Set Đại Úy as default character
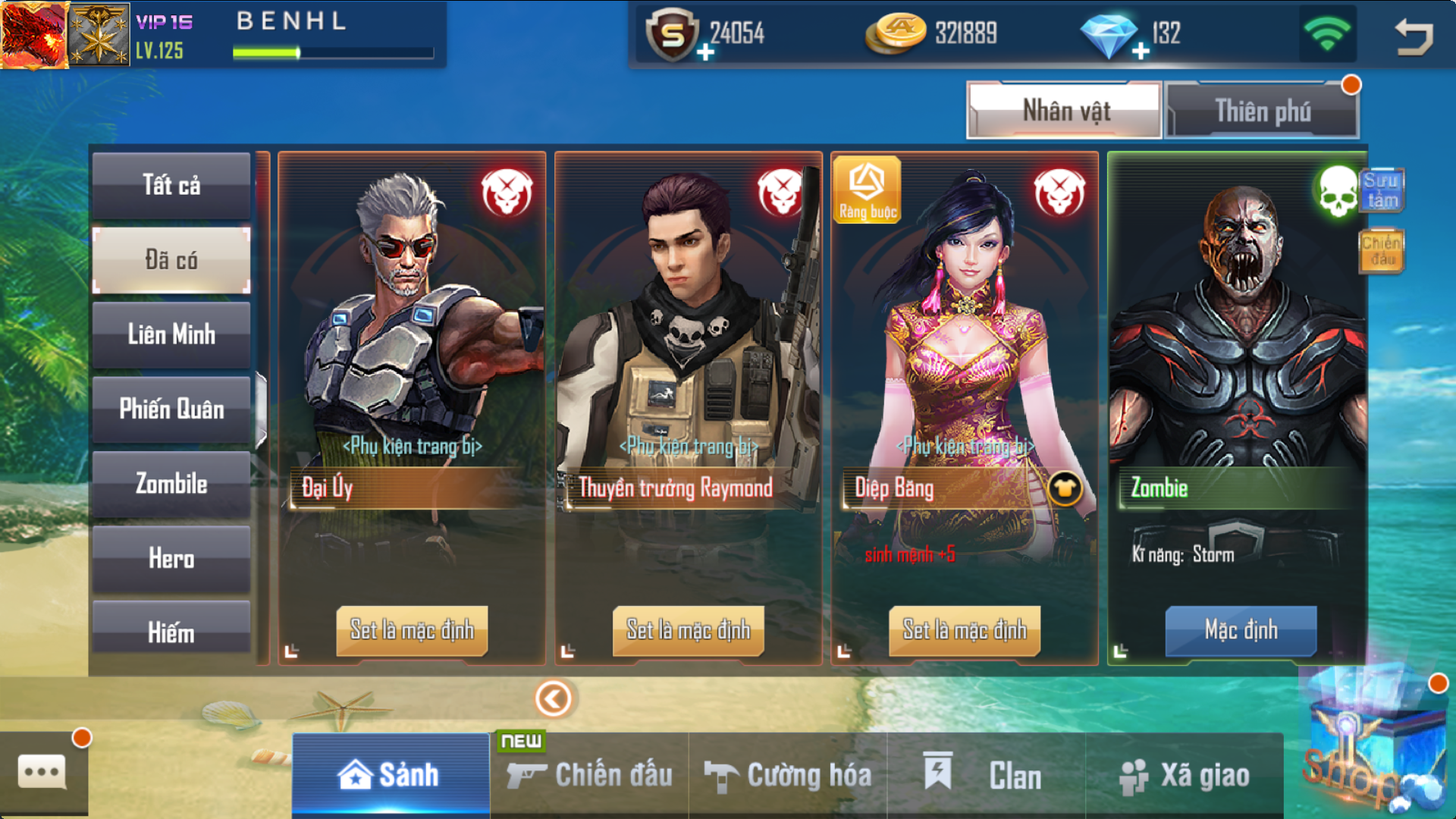Image resolution: width=1456 pixels, height=819 pixels. pyautogui.click(x=412, y=630)
